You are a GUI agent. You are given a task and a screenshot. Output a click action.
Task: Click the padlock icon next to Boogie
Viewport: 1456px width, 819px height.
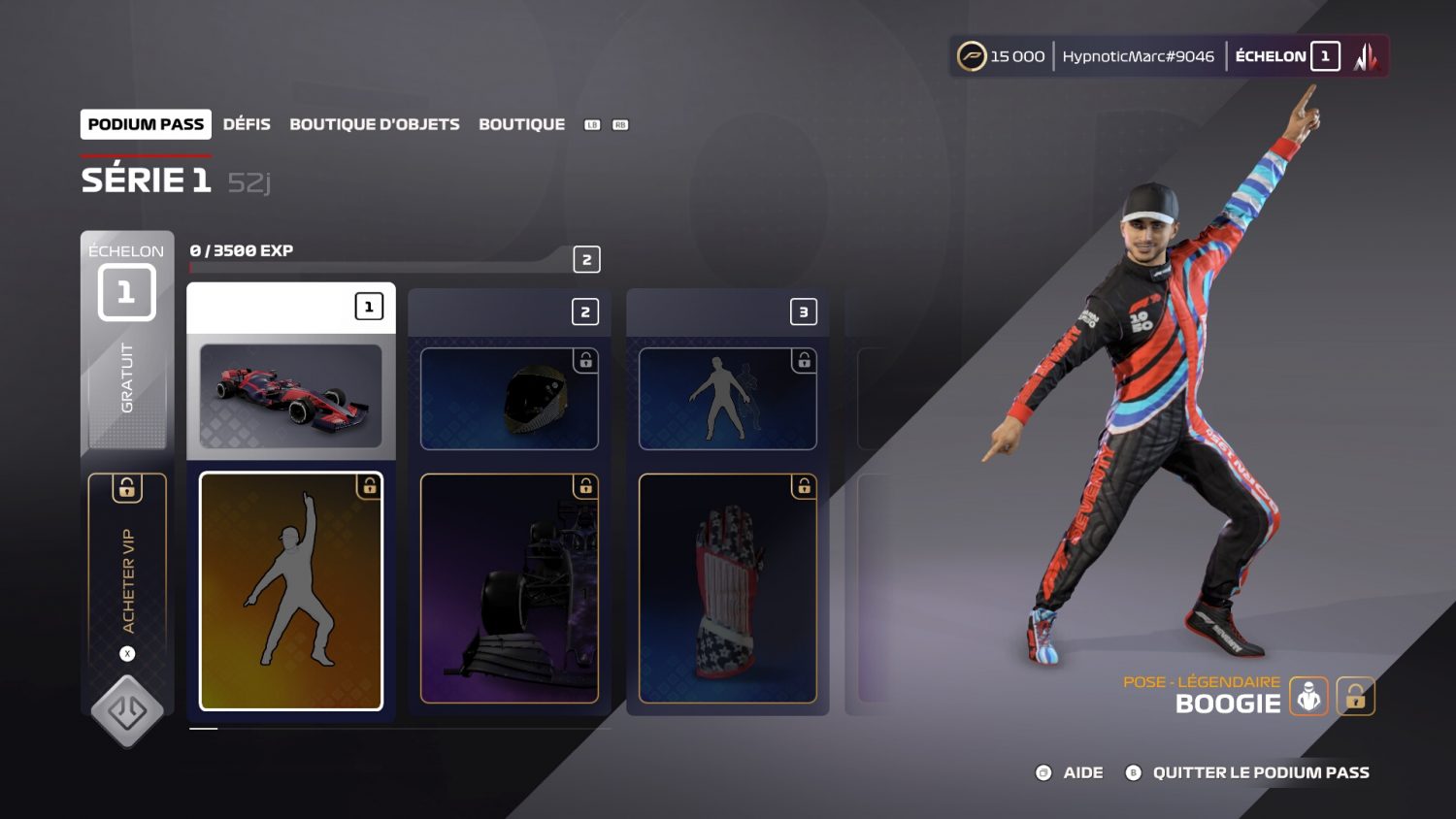click(x=1355, y=697)
